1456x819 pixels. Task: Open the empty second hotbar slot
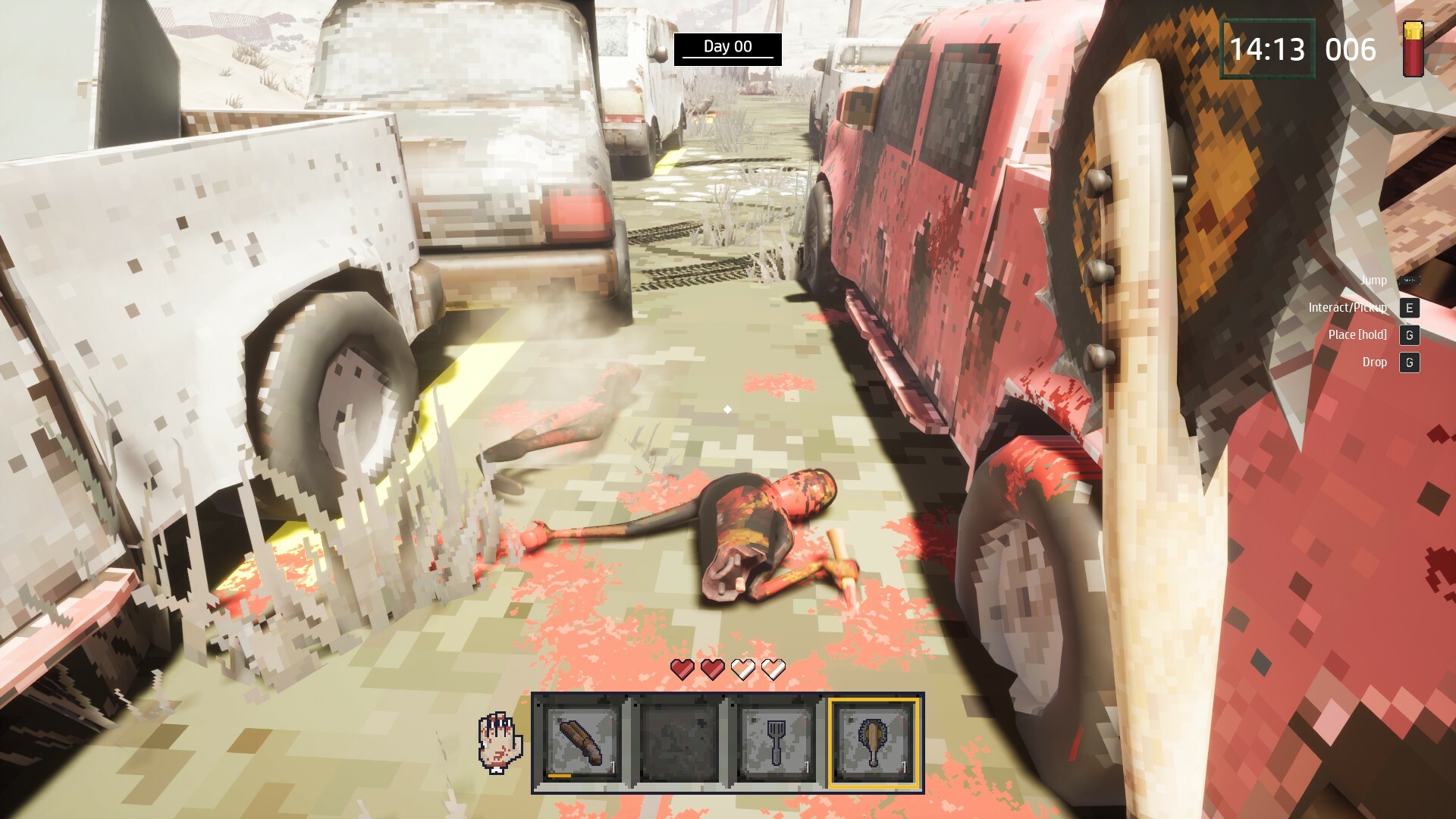click(677, 742)
